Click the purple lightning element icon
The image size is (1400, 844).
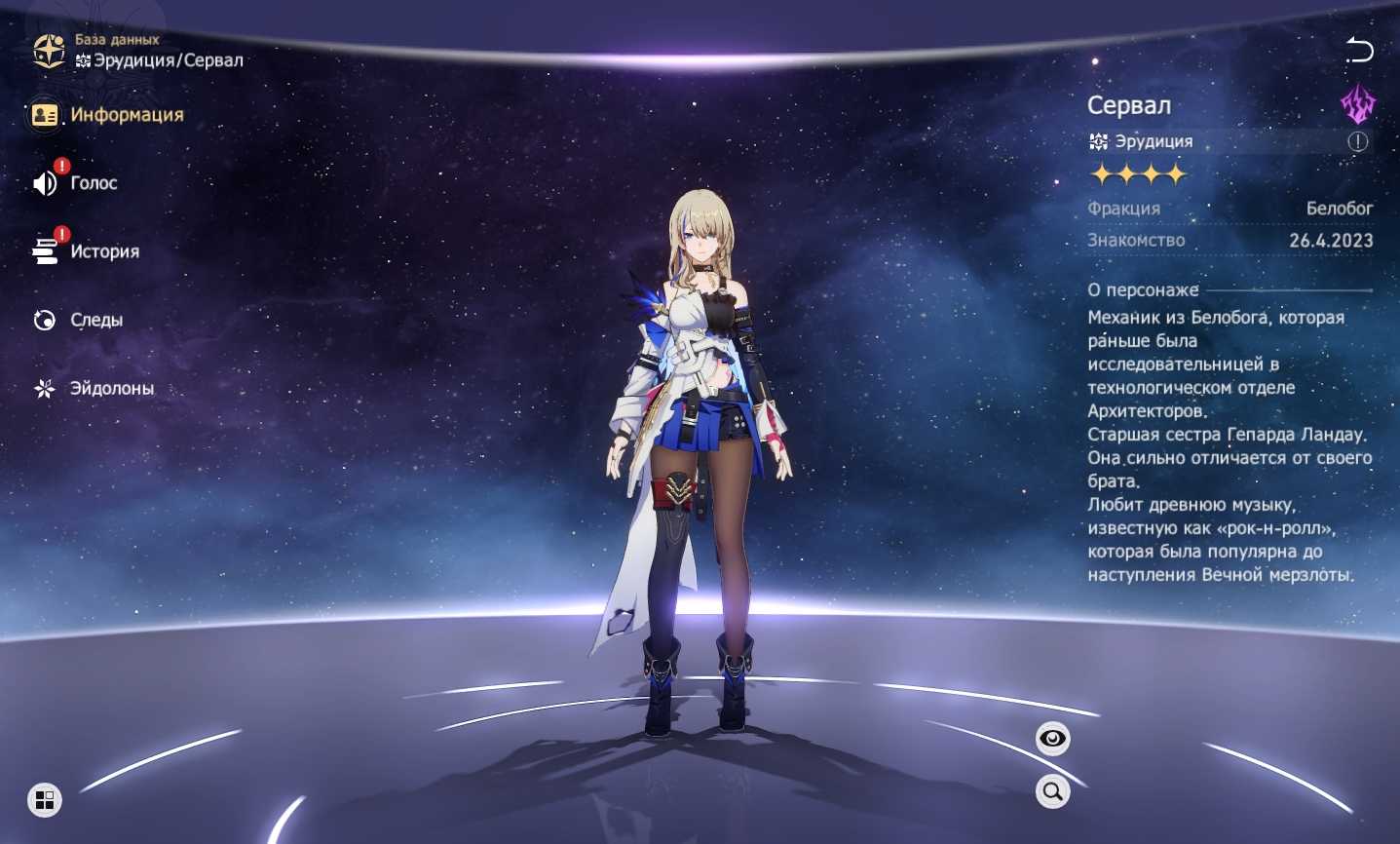click(1357, 103)
